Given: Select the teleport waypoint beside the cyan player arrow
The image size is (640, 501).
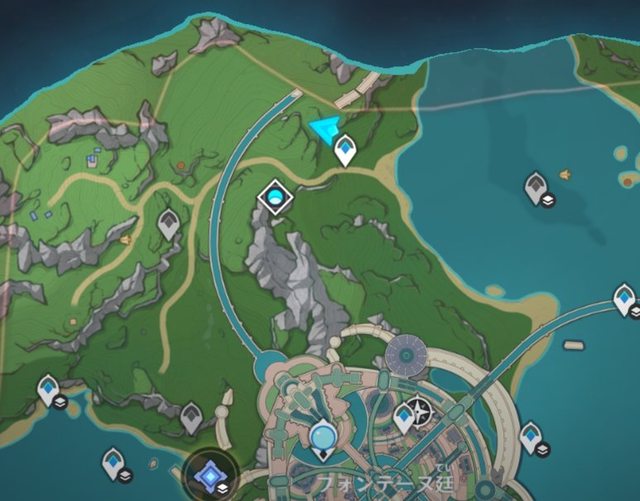Looking at the screenshot, I should (x=346, y=148).
